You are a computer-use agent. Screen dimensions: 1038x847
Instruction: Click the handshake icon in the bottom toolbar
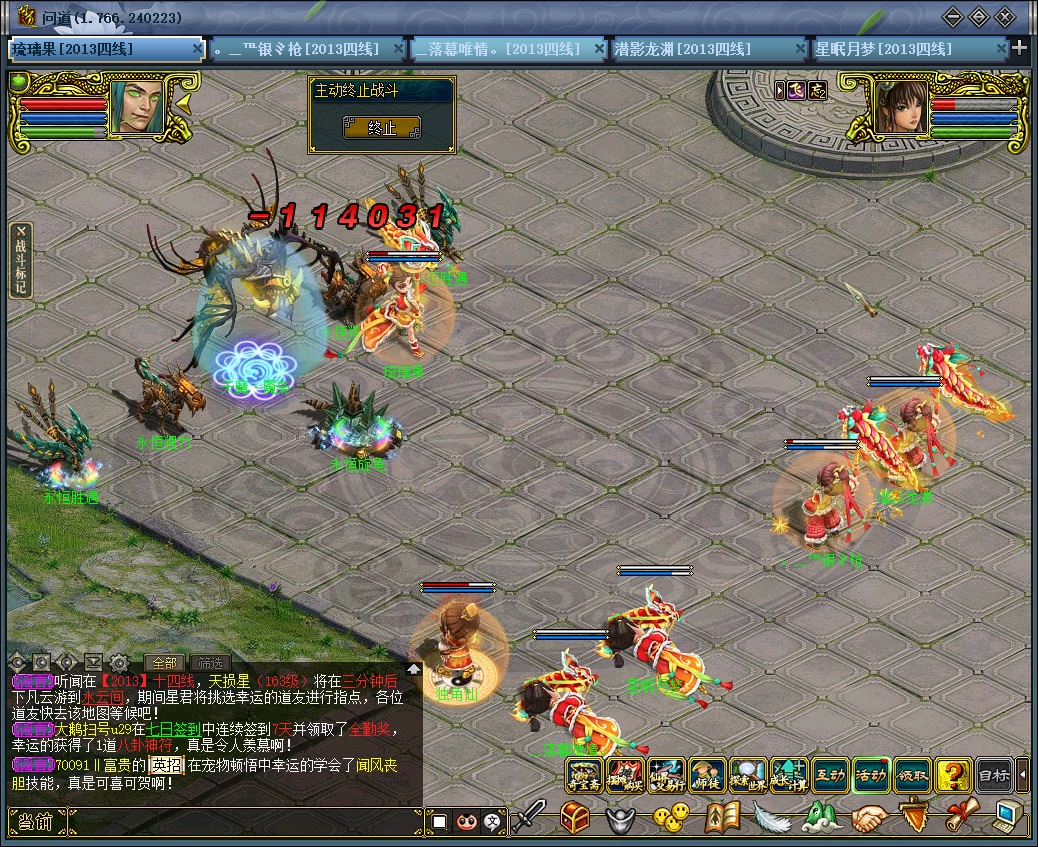(x=869, y=819)
